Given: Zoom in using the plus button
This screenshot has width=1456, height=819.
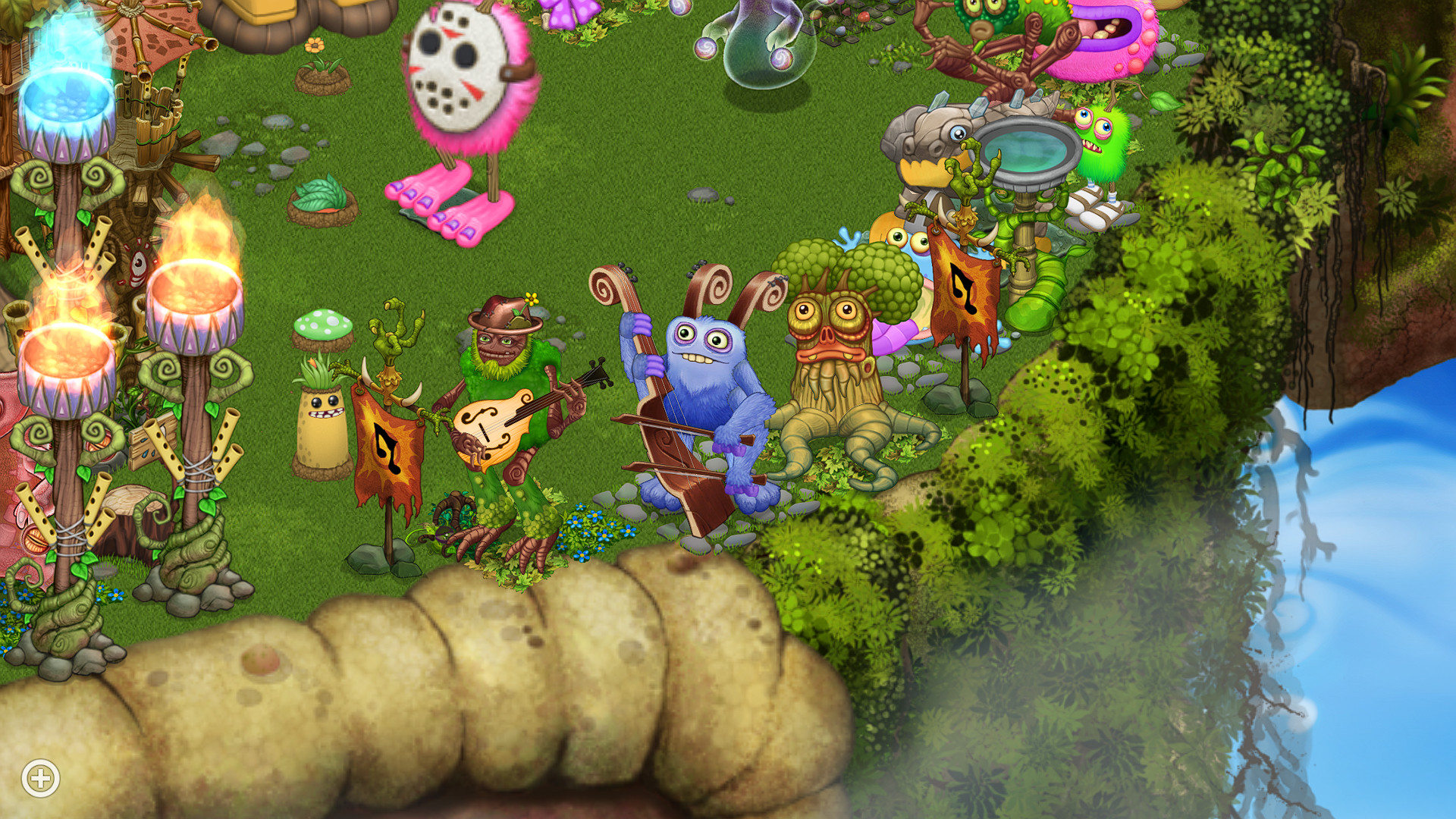Looking at the screenshot, I should [x=42, y=777].
